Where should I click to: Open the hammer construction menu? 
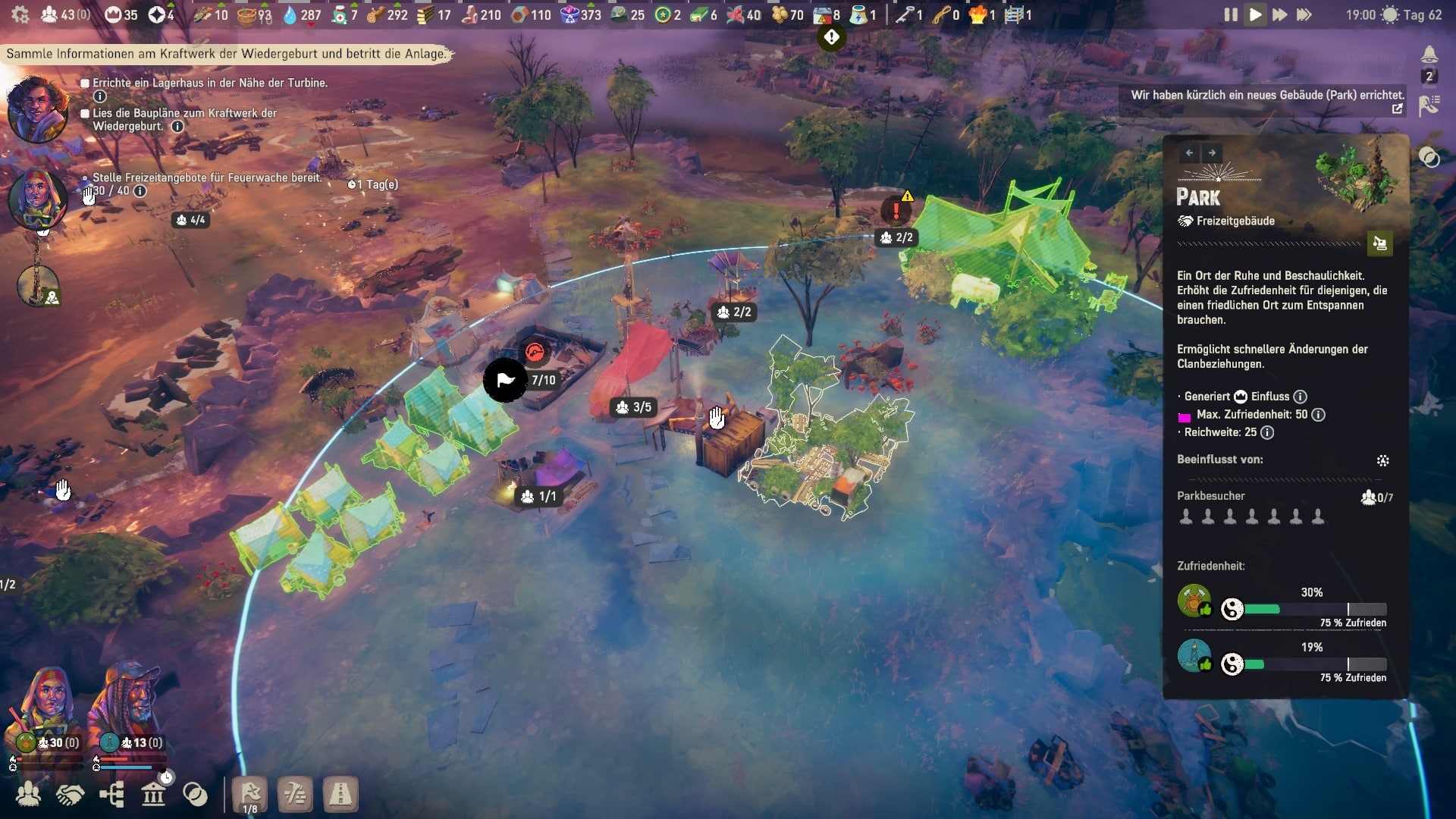295,795
